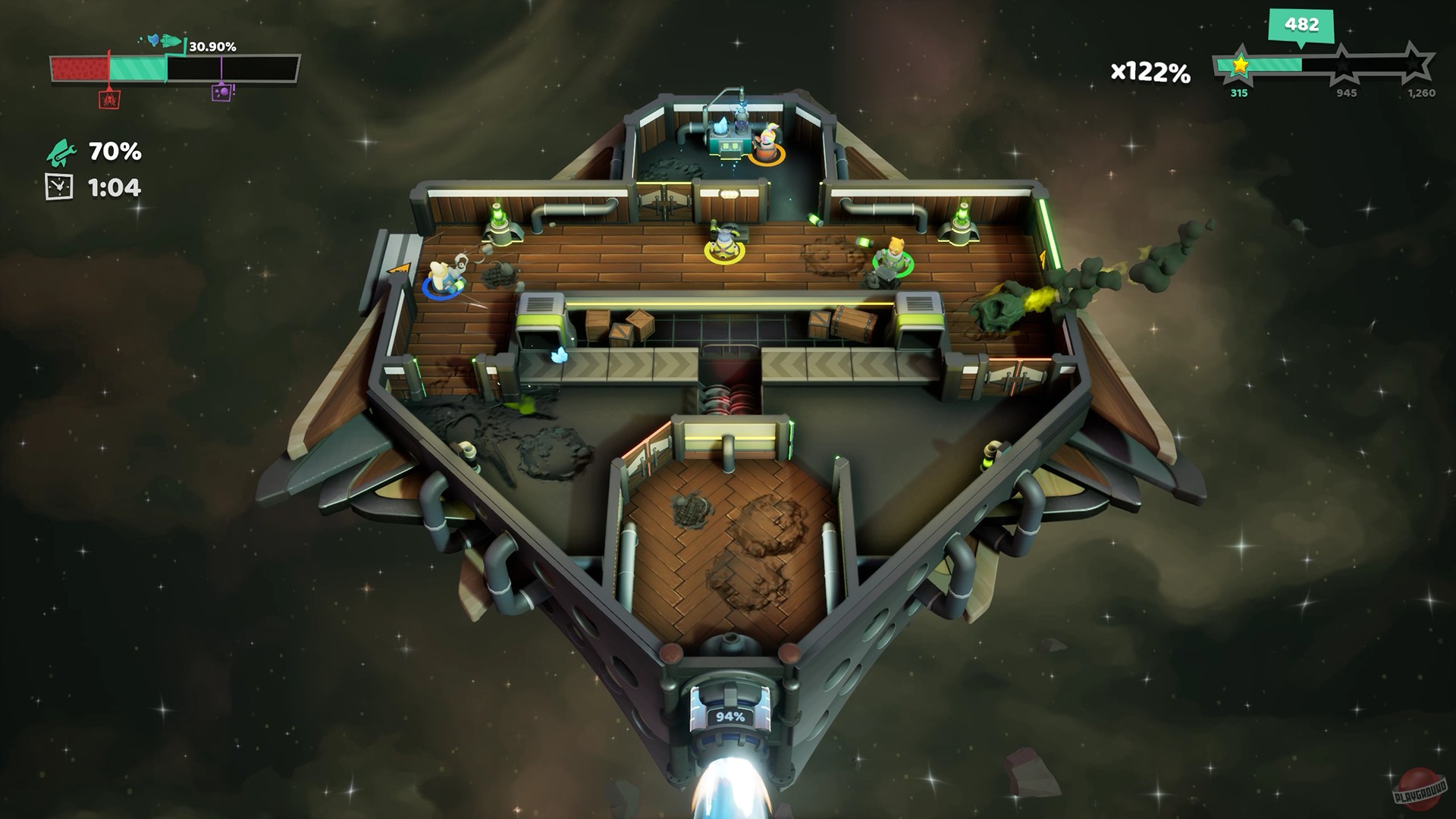This screenshot has height=819, width=1456.
Task: Expand the 482 score speech bubble
Action: [x=1301, y=24]
